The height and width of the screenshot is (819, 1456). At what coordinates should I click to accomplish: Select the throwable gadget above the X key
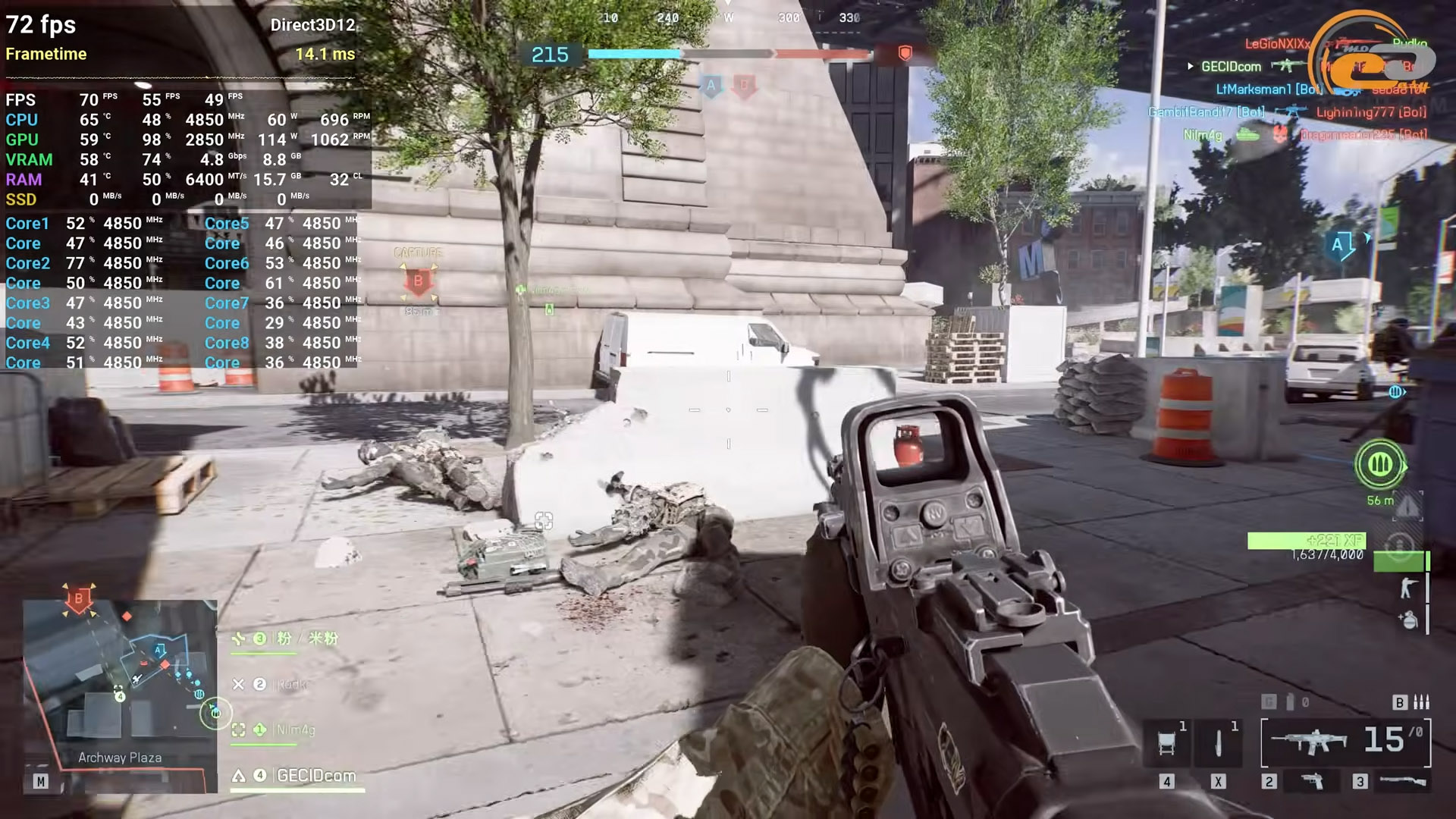point(1218,743)
